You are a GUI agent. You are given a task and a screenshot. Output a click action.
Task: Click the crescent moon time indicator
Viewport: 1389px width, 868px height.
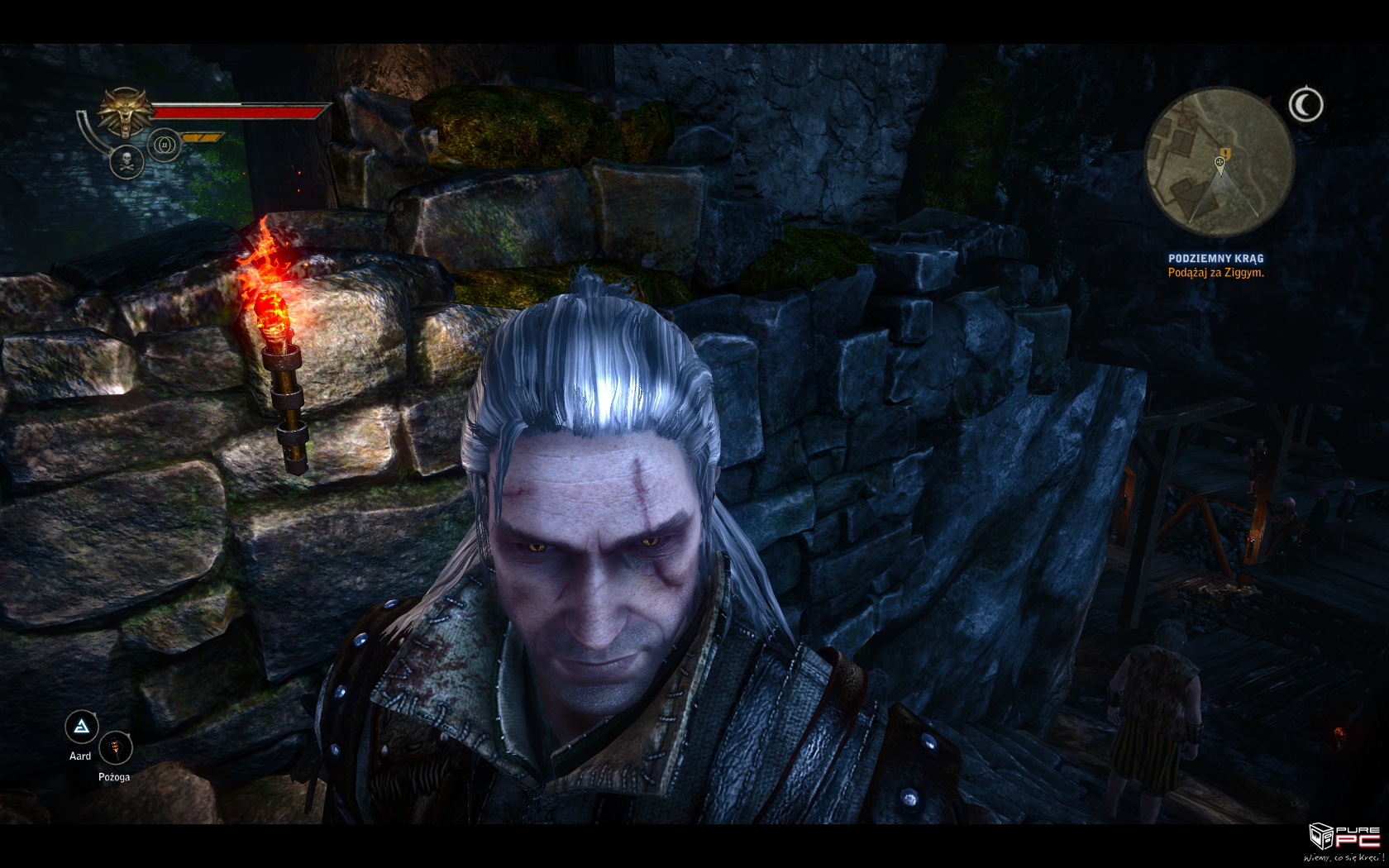(x=1305, y=105)
